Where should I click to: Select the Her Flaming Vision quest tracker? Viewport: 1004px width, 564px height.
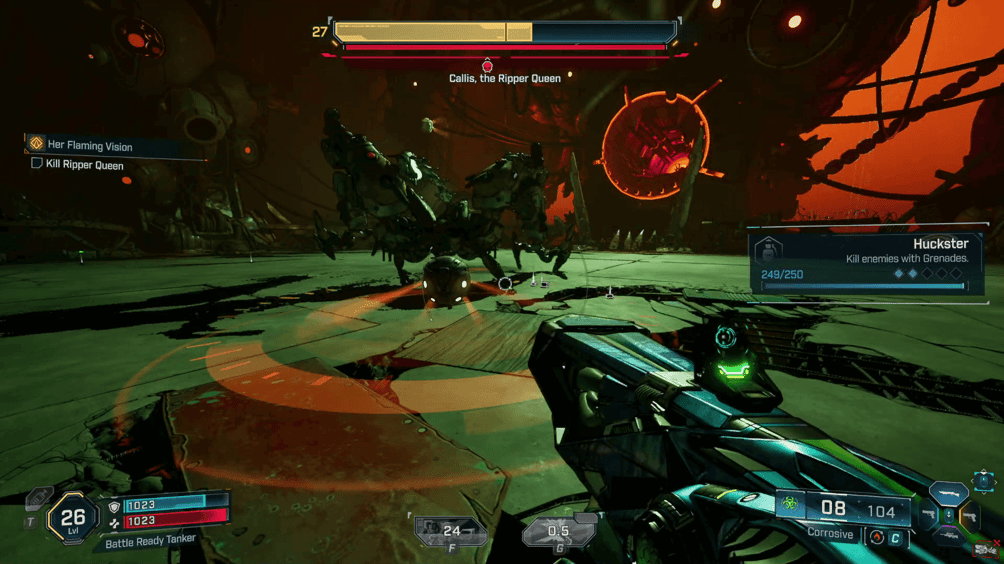pyautogui.click(x=90, y=146)
